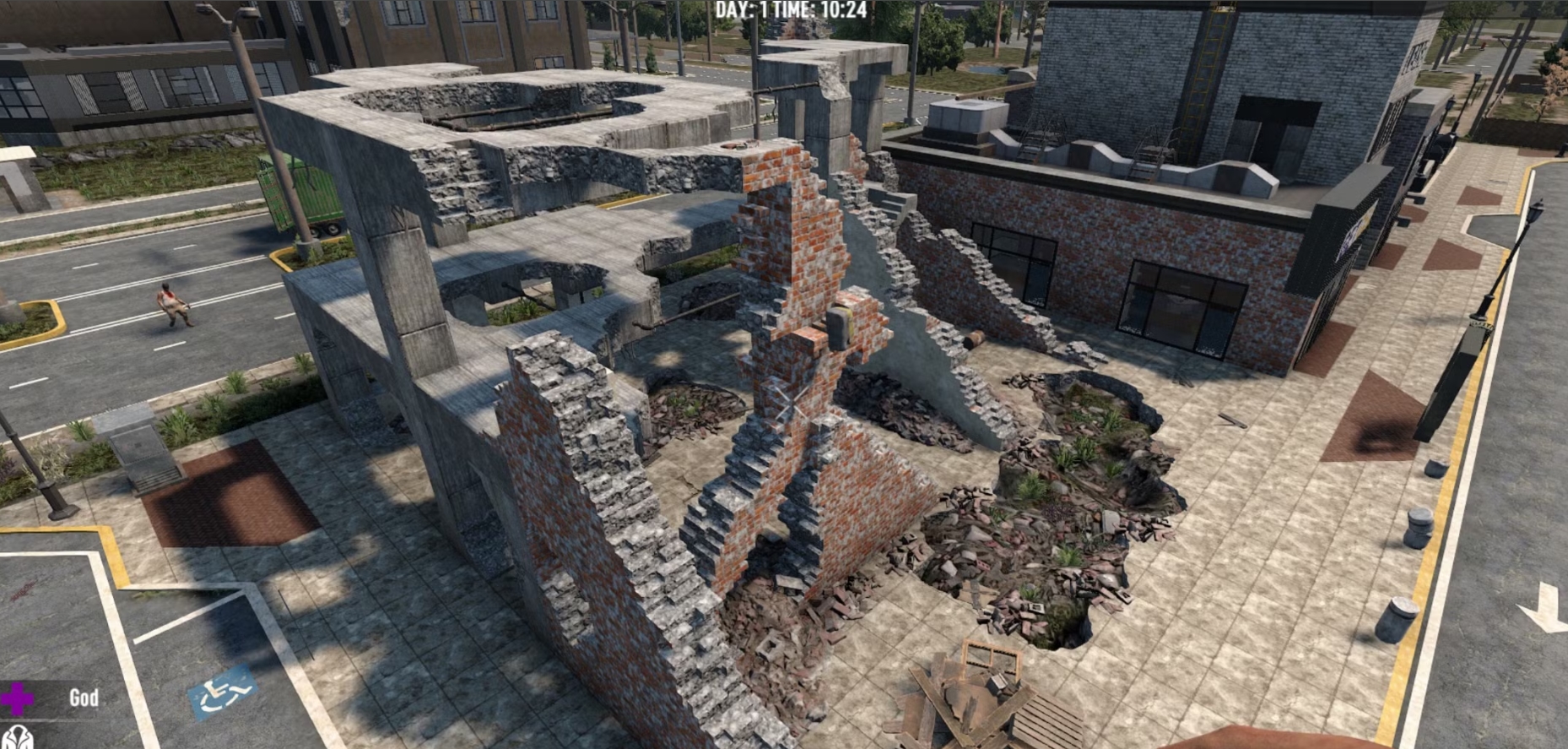
Task: Select the white jacket status icon bottom left
Action: [x=19, y=737]
